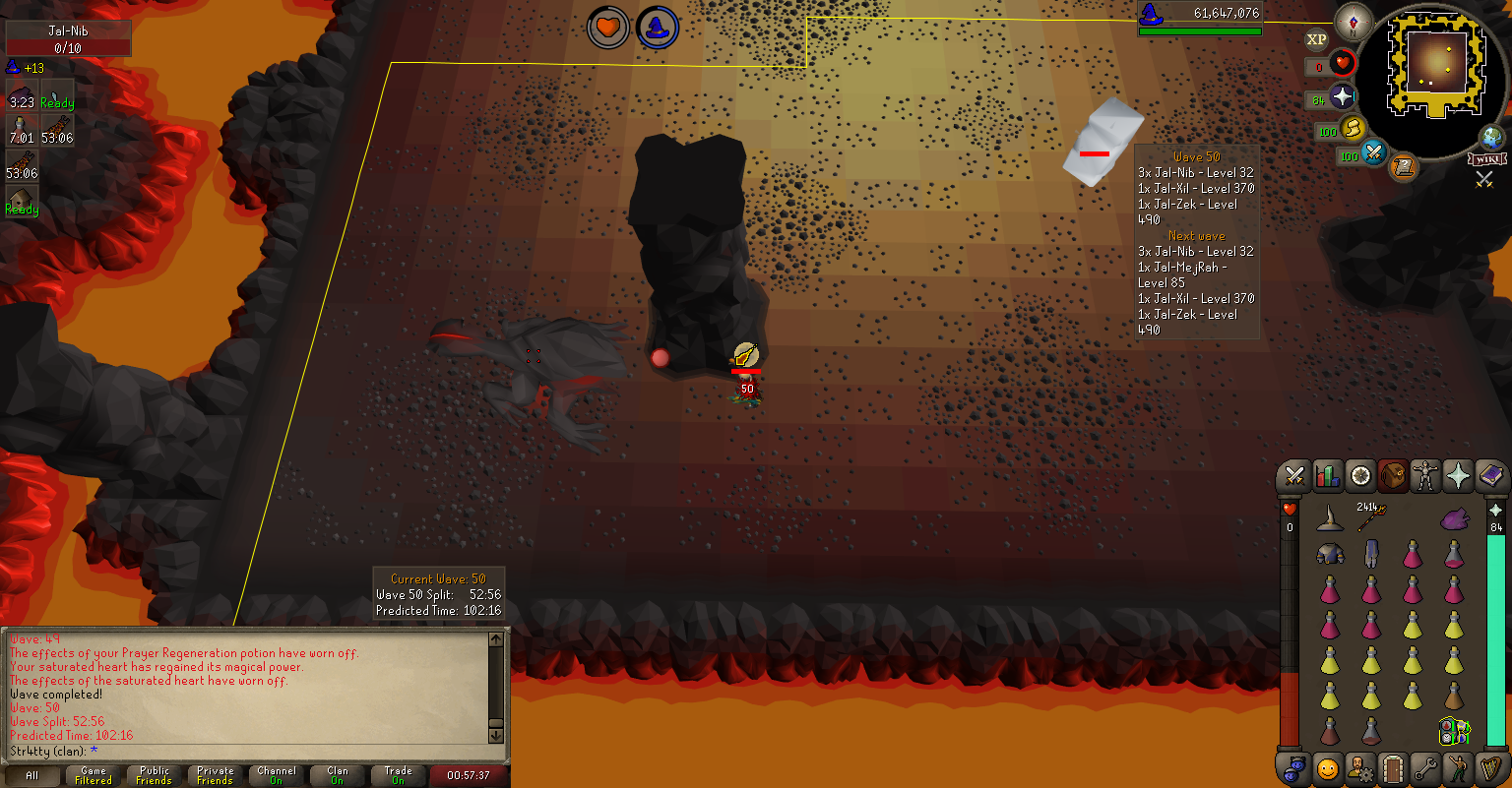Screen dimensions: 1512x788
Task: Open the Settings wrench tab
Action: 1424,767
